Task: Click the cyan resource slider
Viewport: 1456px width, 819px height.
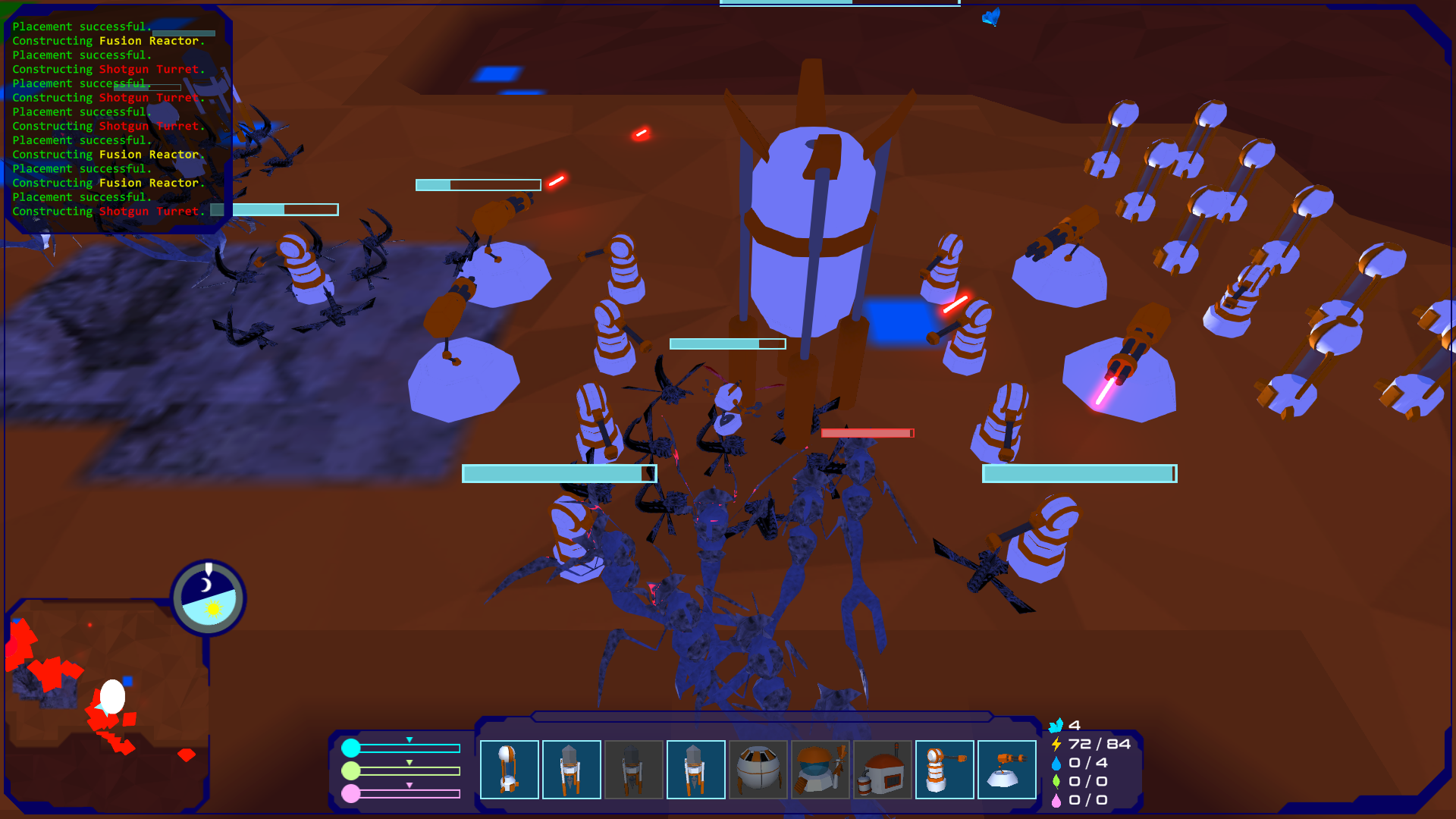Action: [x=409, y=748]
